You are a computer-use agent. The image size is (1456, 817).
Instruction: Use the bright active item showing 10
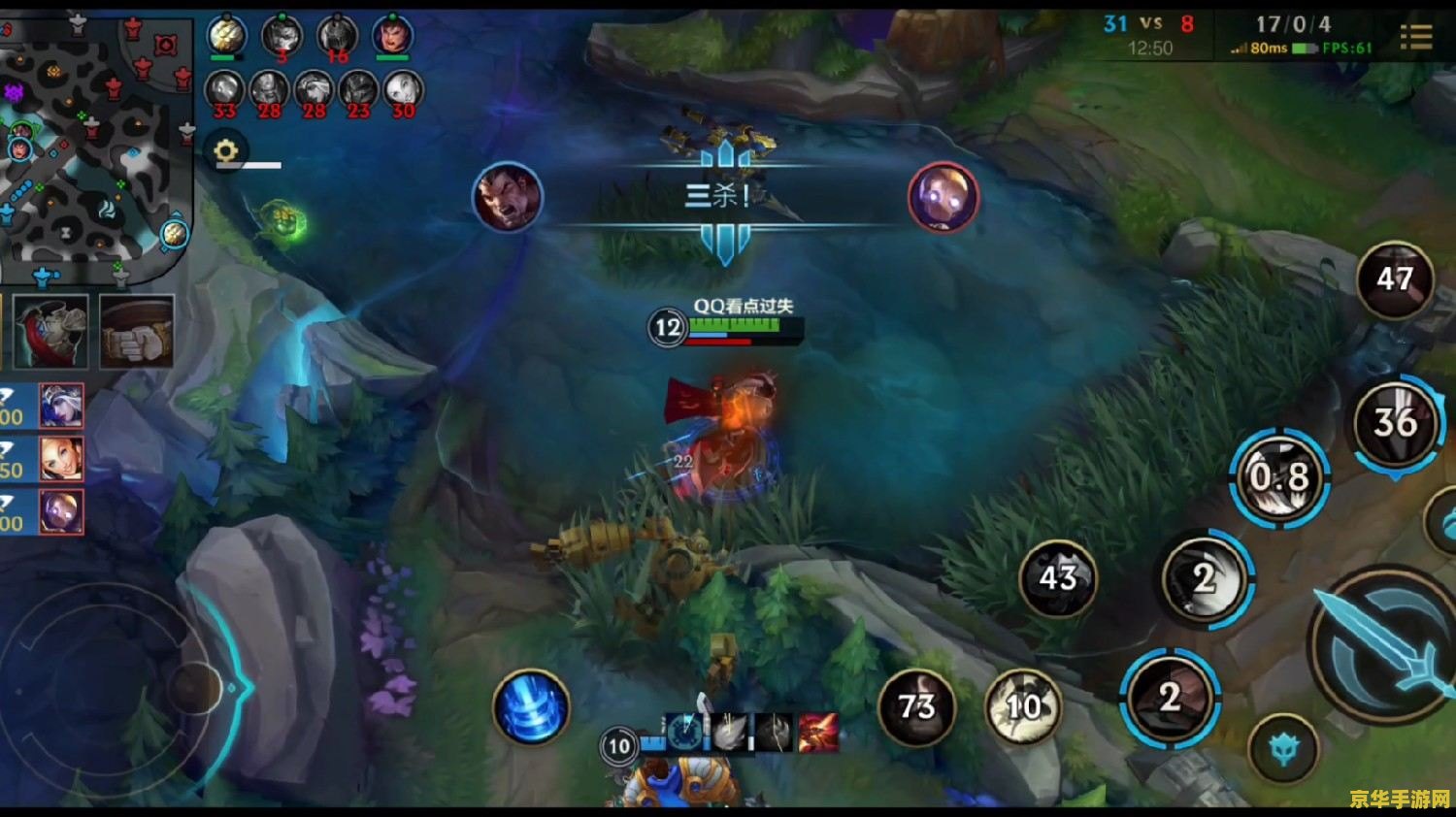[x=1023, y=706]
